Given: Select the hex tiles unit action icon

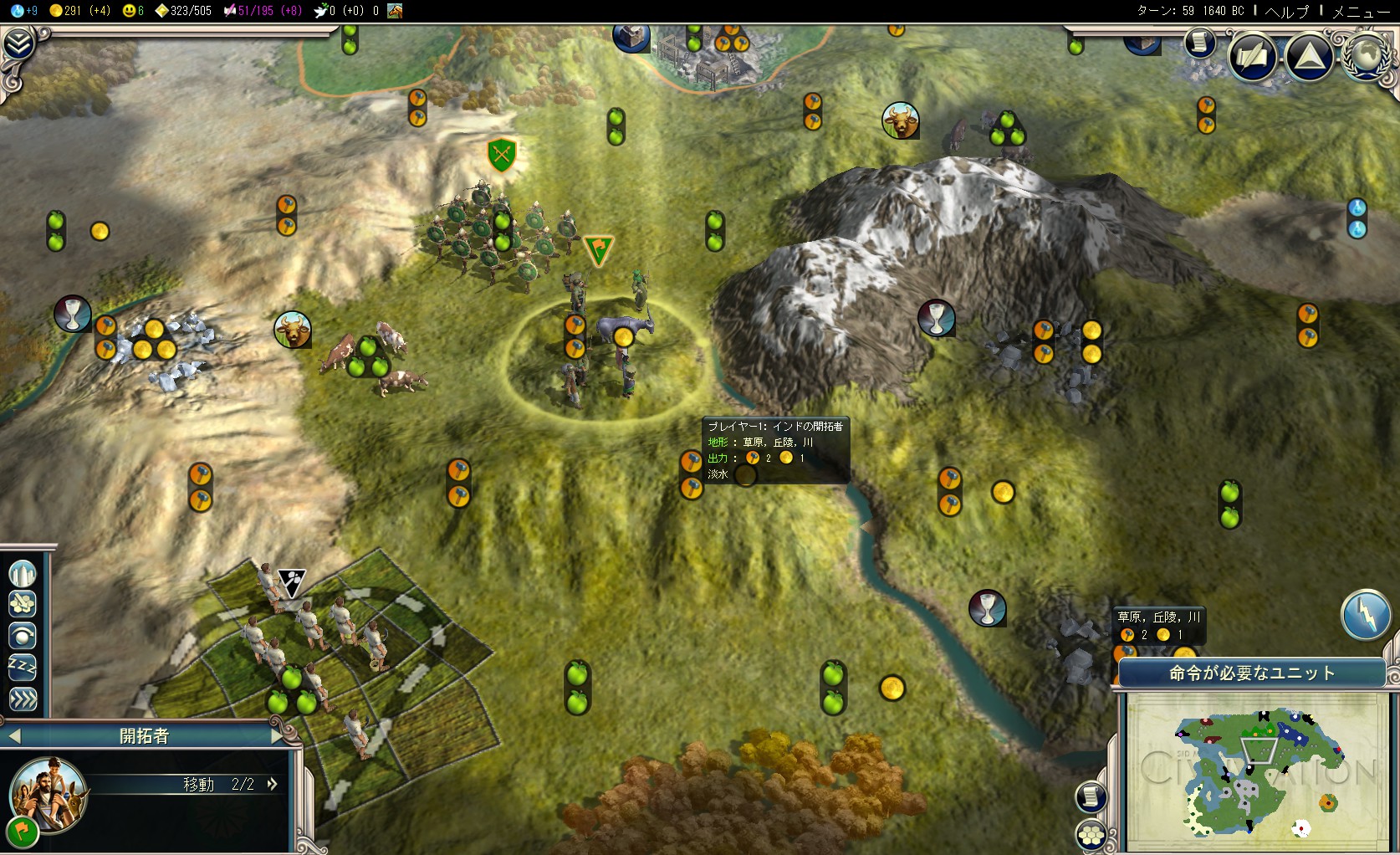Looking at the screenshot, I should click(23, 604).
